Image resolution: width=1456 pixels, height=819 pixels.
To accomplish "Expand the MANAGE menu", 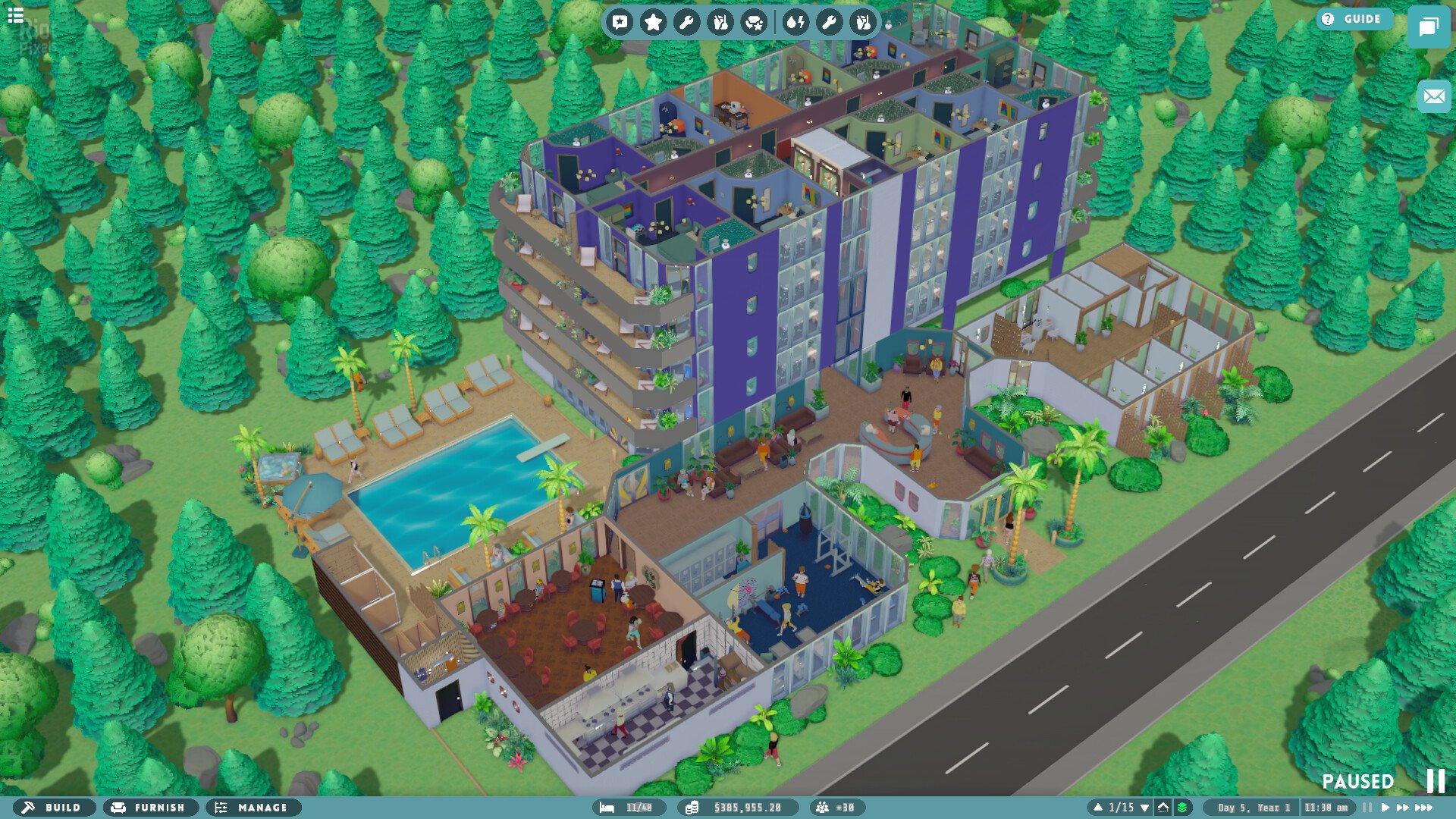I will [253, 808].
